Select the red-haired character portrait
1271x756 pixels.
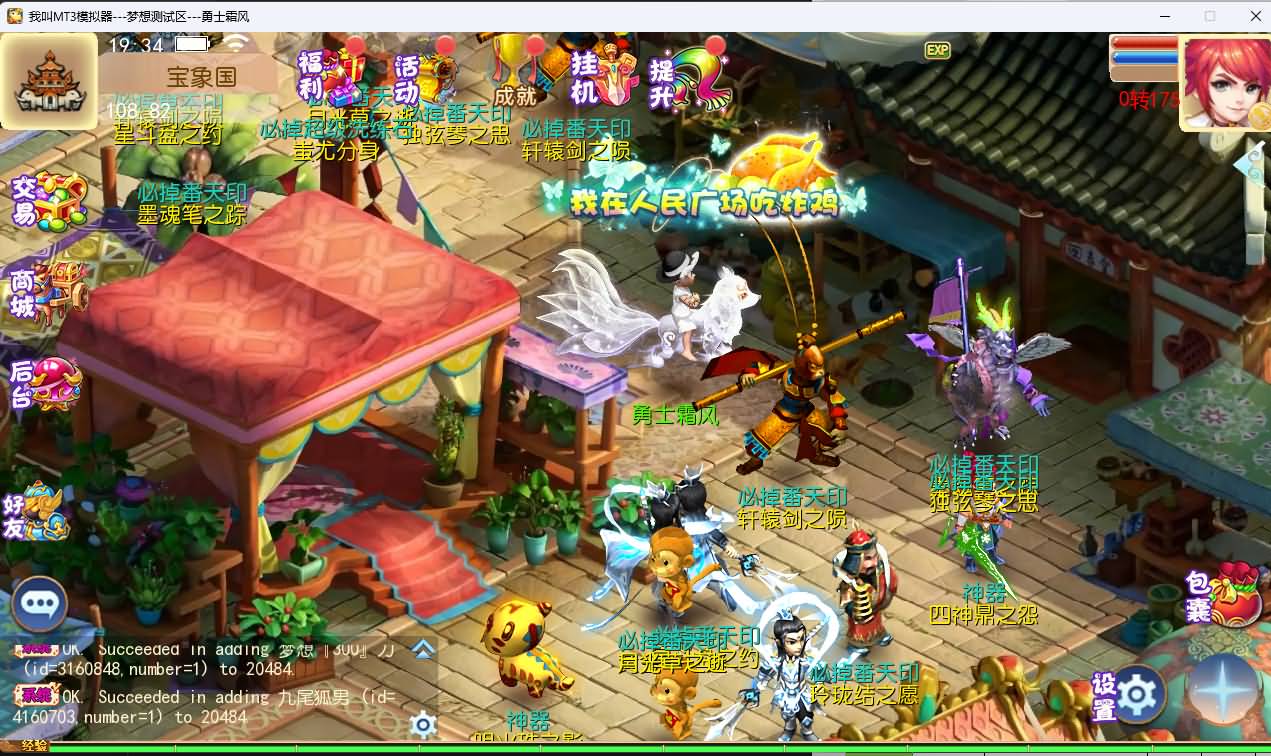1226,82
